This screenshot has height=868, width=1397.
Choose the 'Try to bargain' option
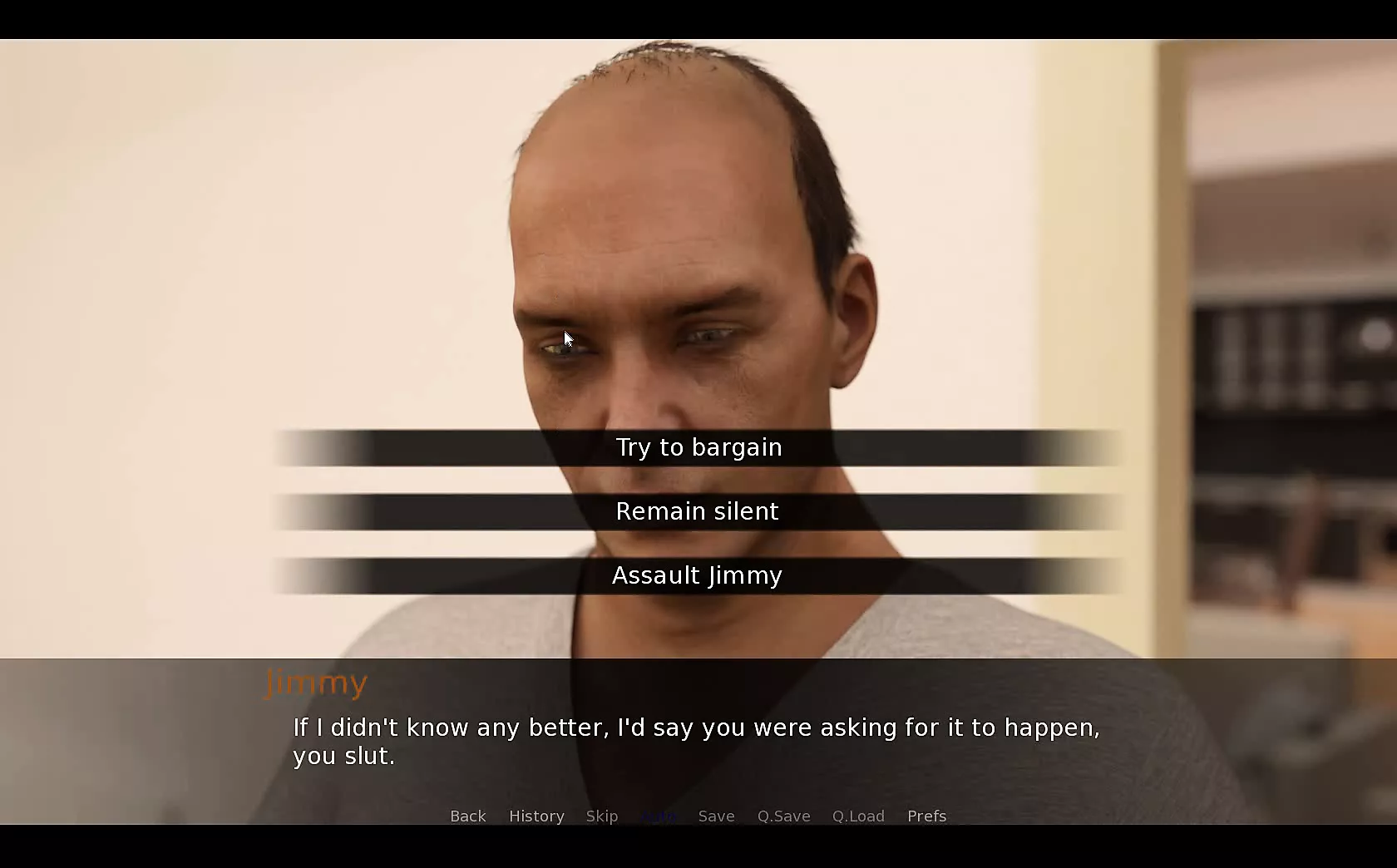698,448
